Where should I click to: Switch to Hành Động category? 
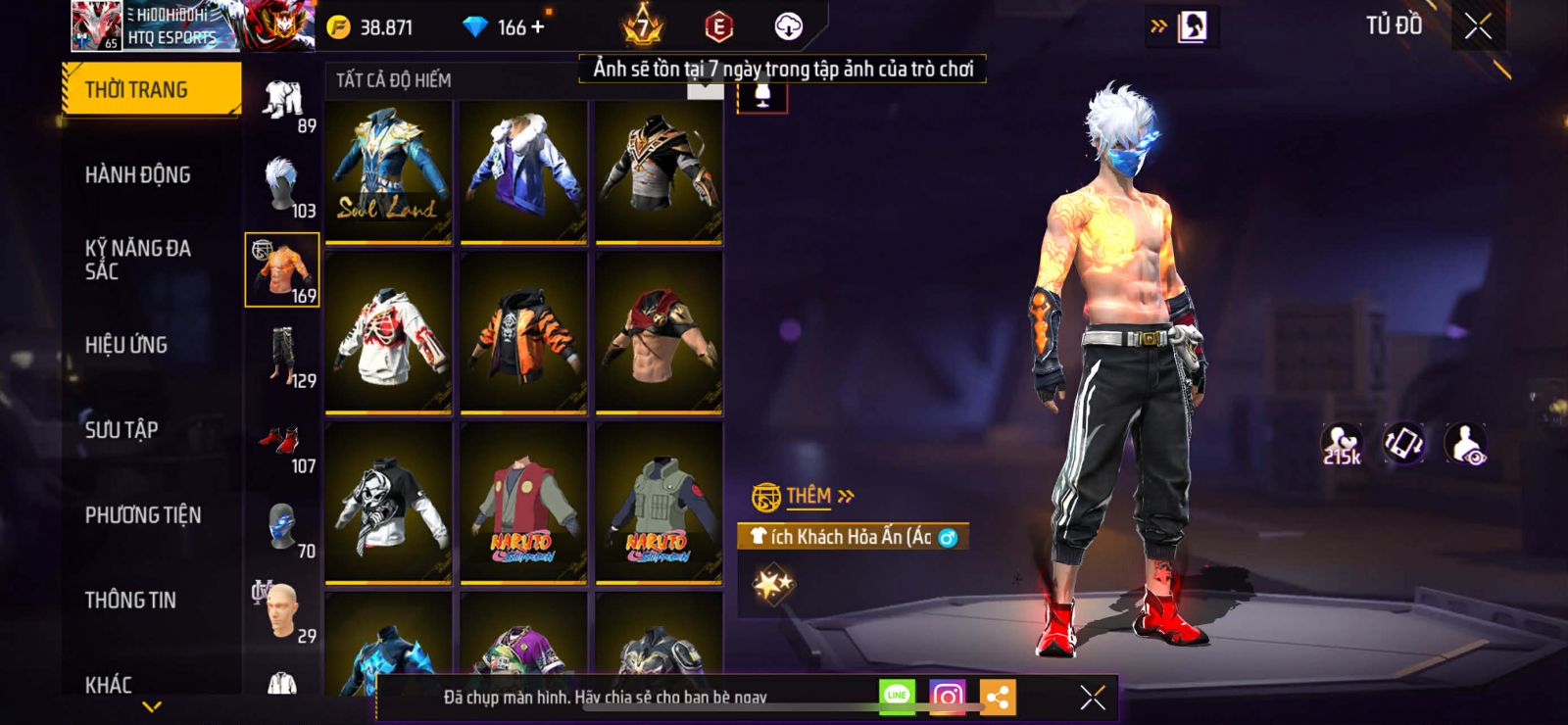138,174
